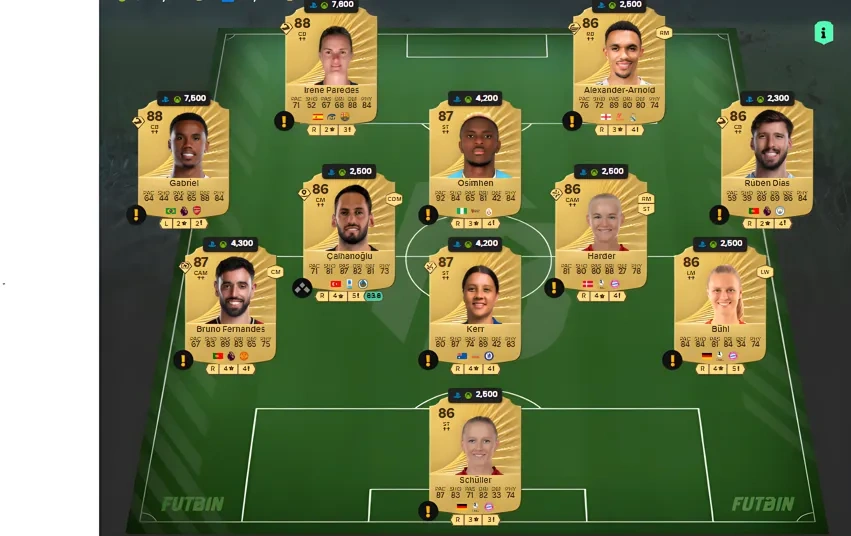Select the Bruno Fernandes card
851x536 pixels.
point(230,303)
